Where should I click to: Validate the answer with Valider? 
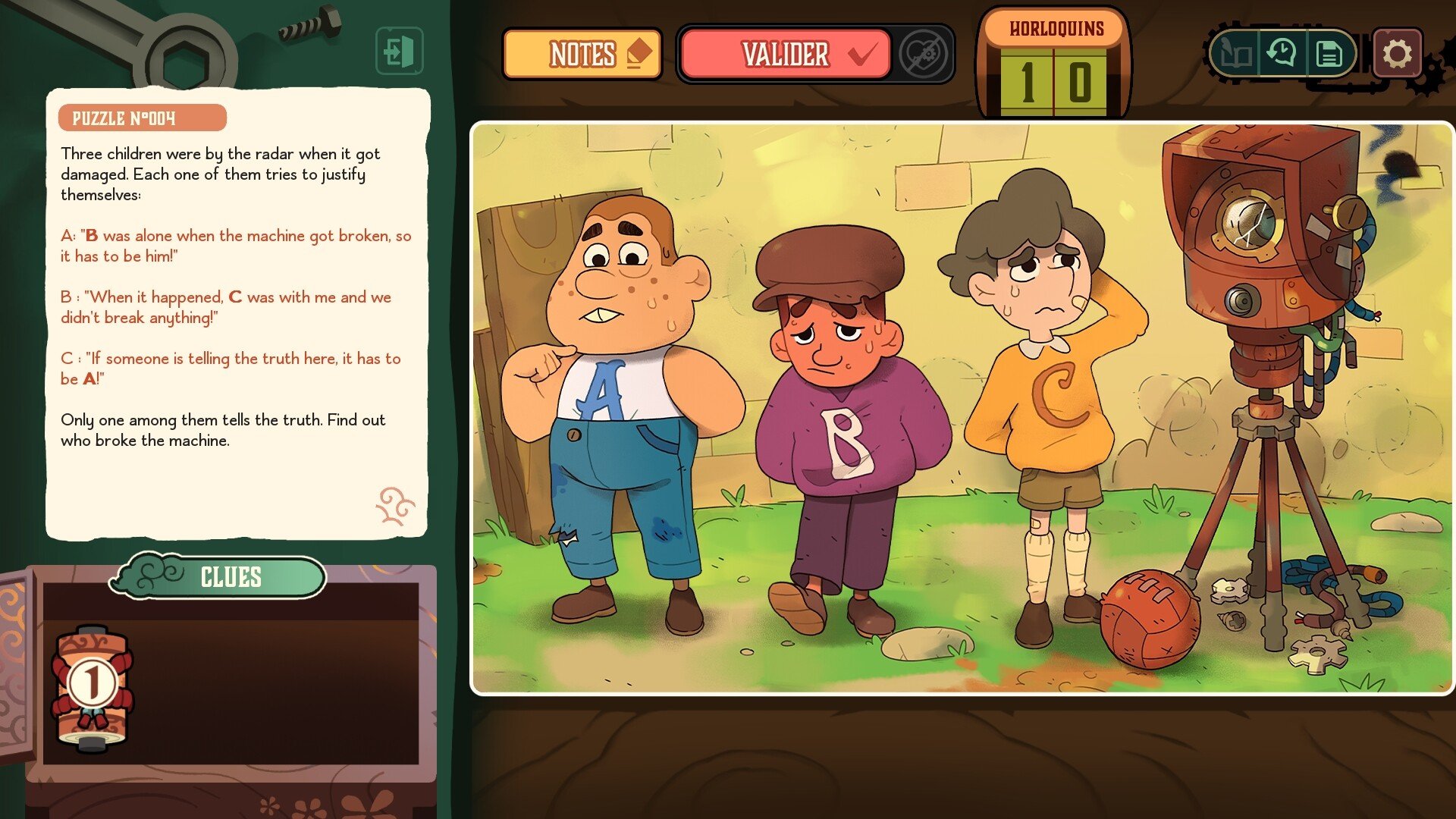[786, 54]
